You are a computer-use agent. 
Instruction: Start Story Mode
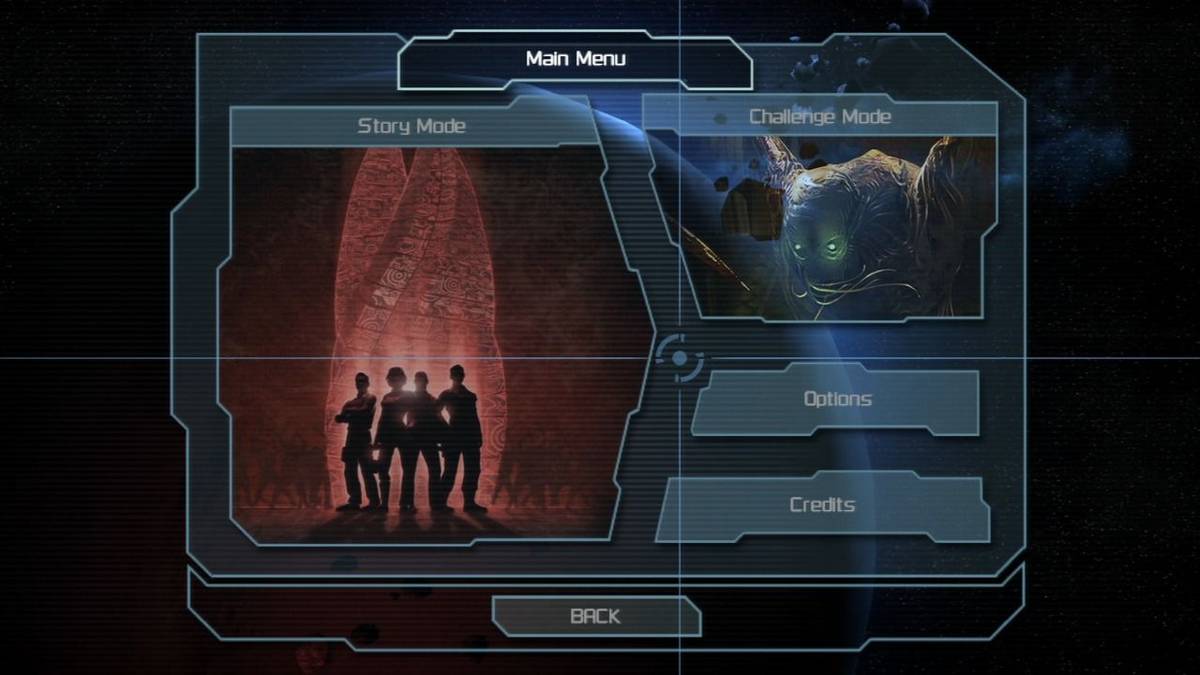coord(425,330)
